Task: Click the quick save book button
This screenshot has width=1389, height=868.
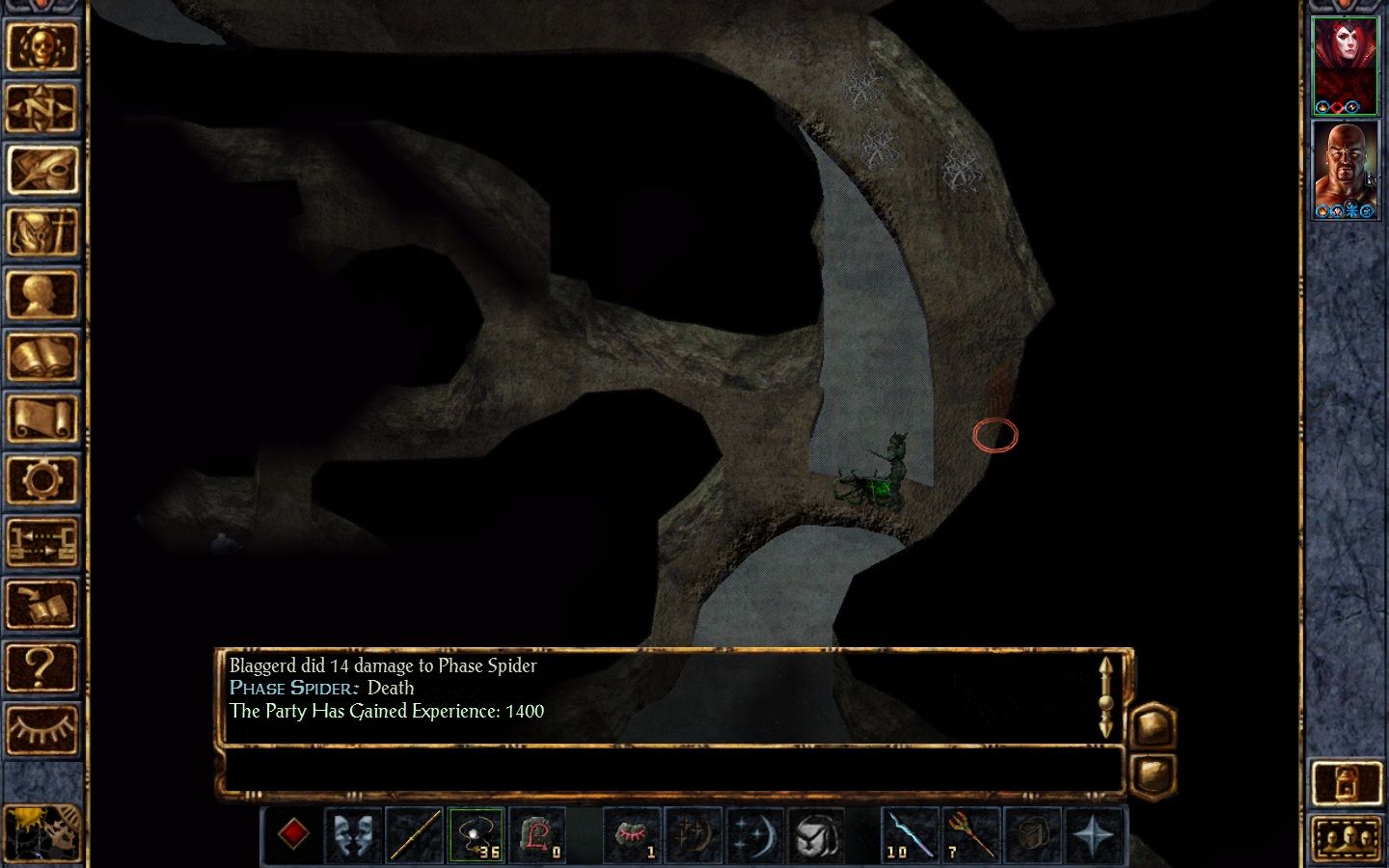Action: (x=41, y=605)
